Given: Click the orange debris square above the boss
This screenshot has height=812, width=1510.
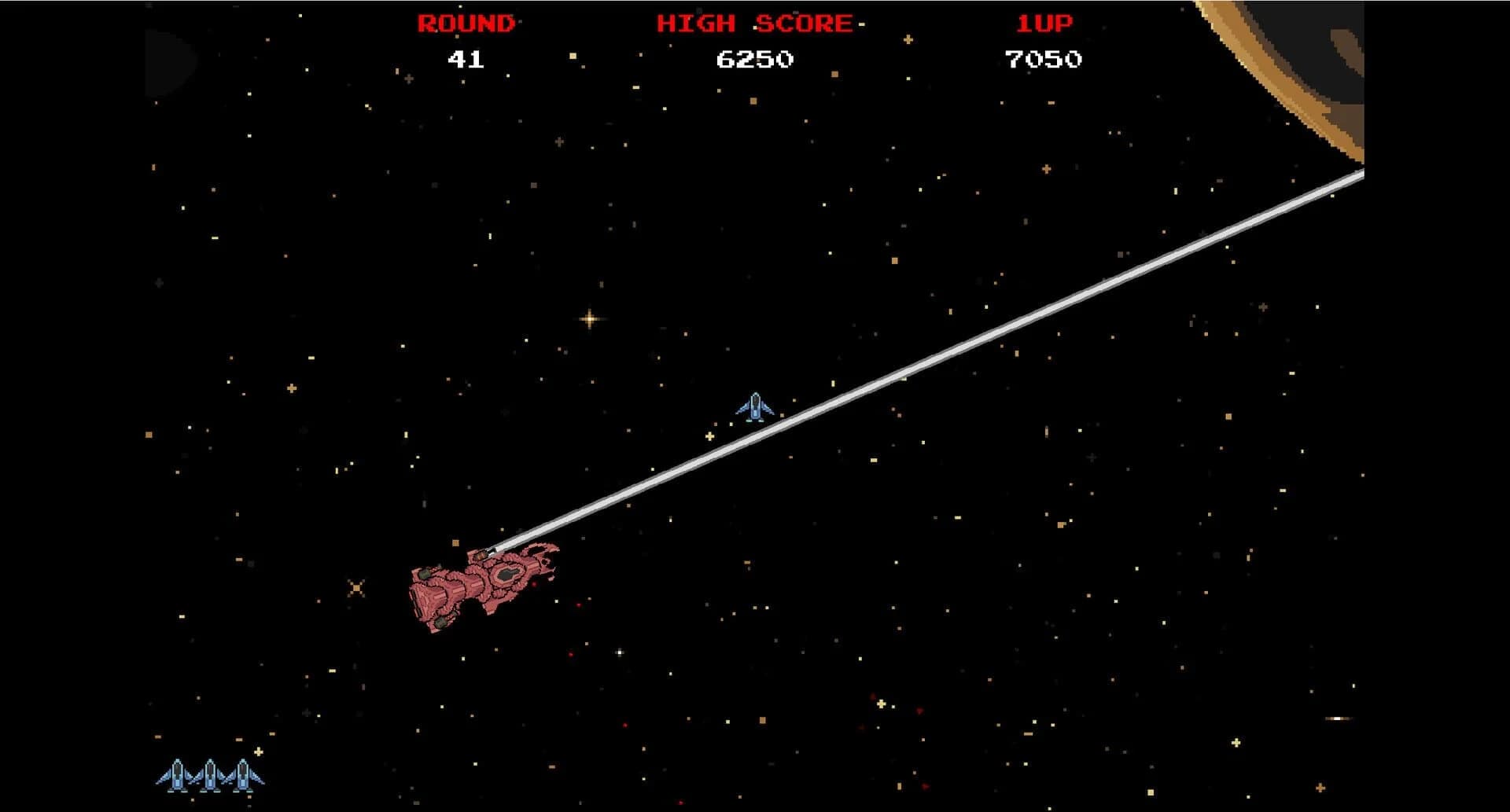Looking at the screenshot, I should 456,542.
